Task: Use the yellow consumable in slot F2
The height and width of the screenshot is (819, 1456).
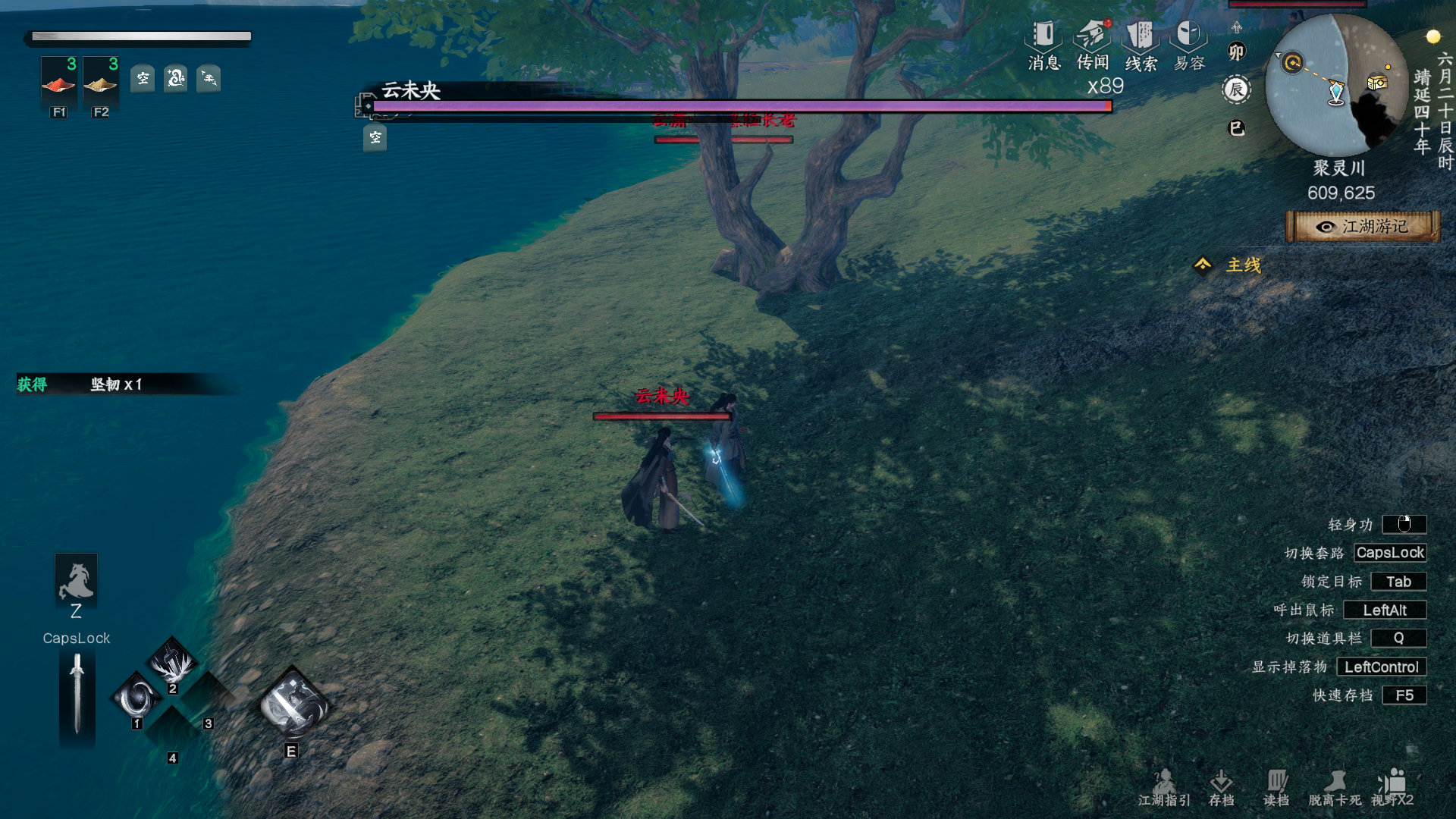Action: tap(100, 82)
